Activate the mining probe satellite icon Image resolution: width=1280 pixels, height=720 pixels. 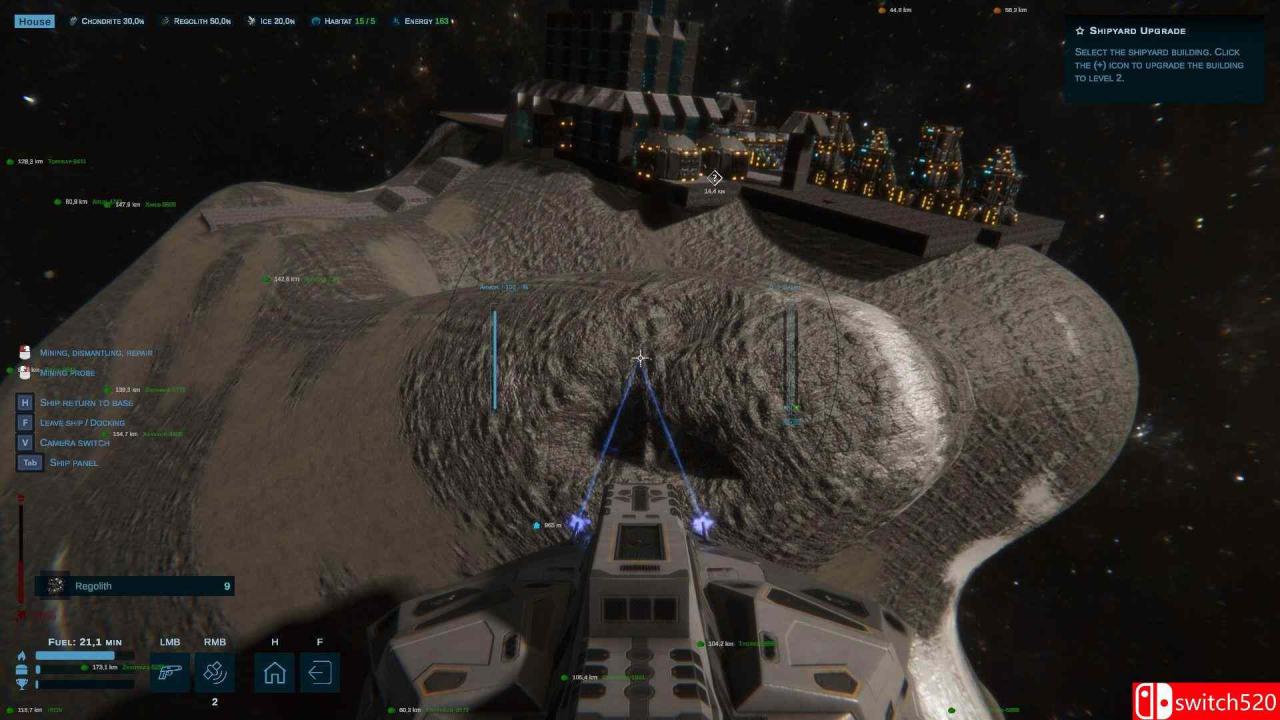pyautogui.click(x=215, y=673)
